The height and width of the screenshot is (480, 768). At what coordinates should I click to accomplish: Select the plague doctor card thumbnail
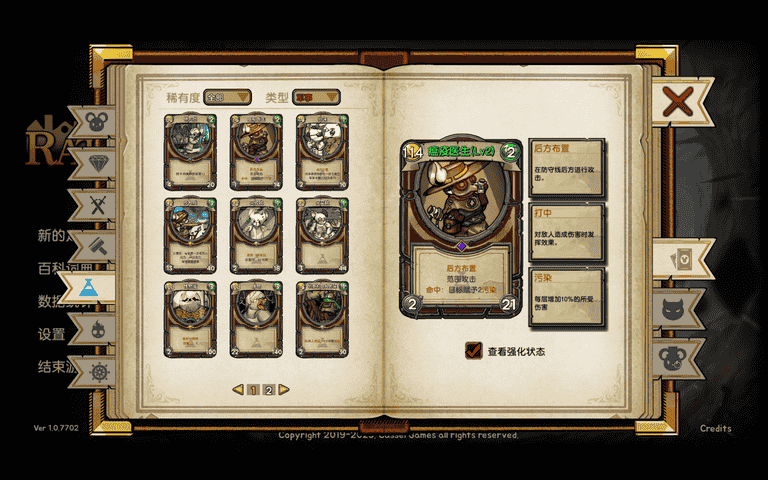pyautogui.click(x=255, y=150)
